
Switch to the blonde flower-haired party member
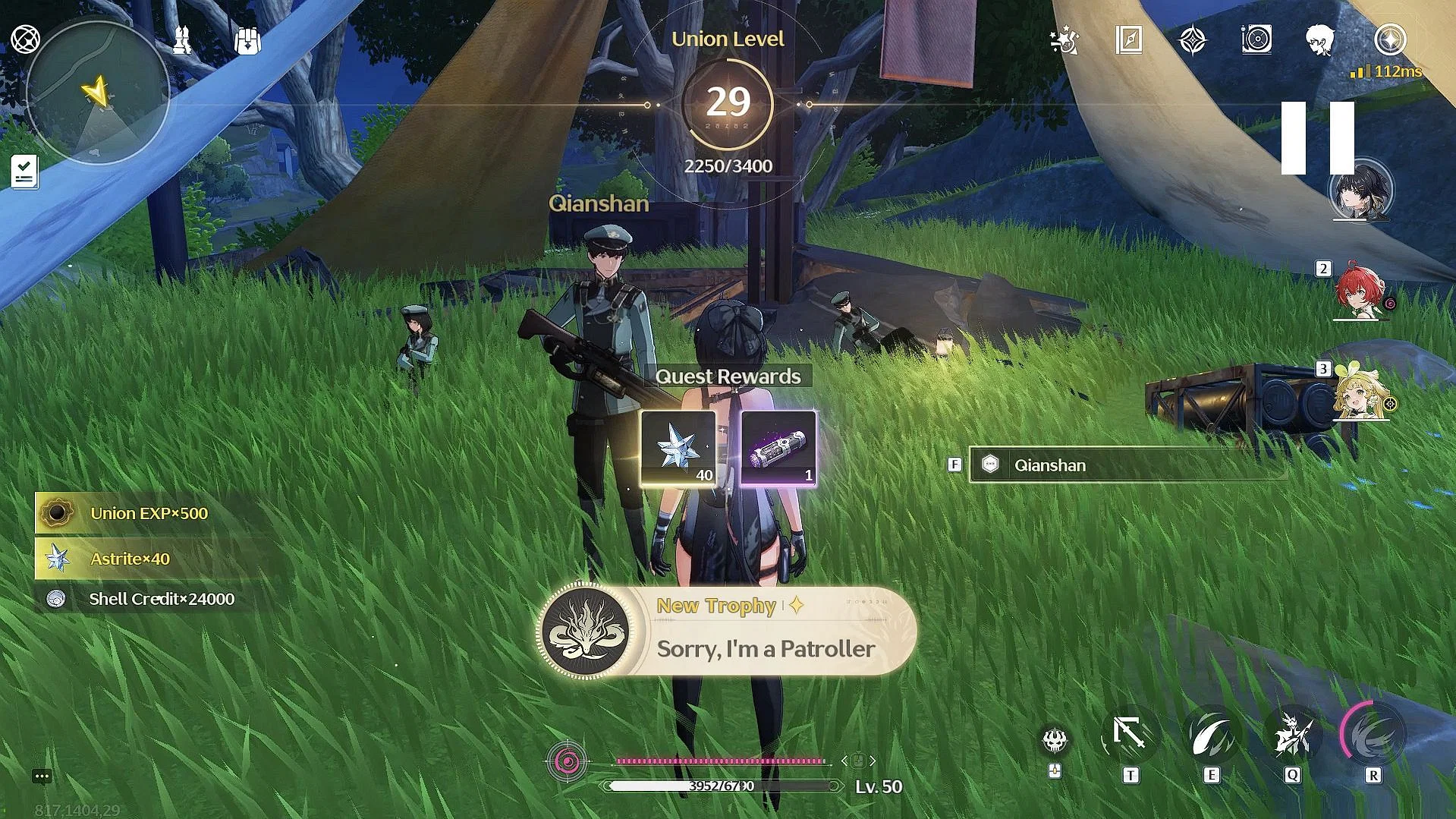(1360, 393)
